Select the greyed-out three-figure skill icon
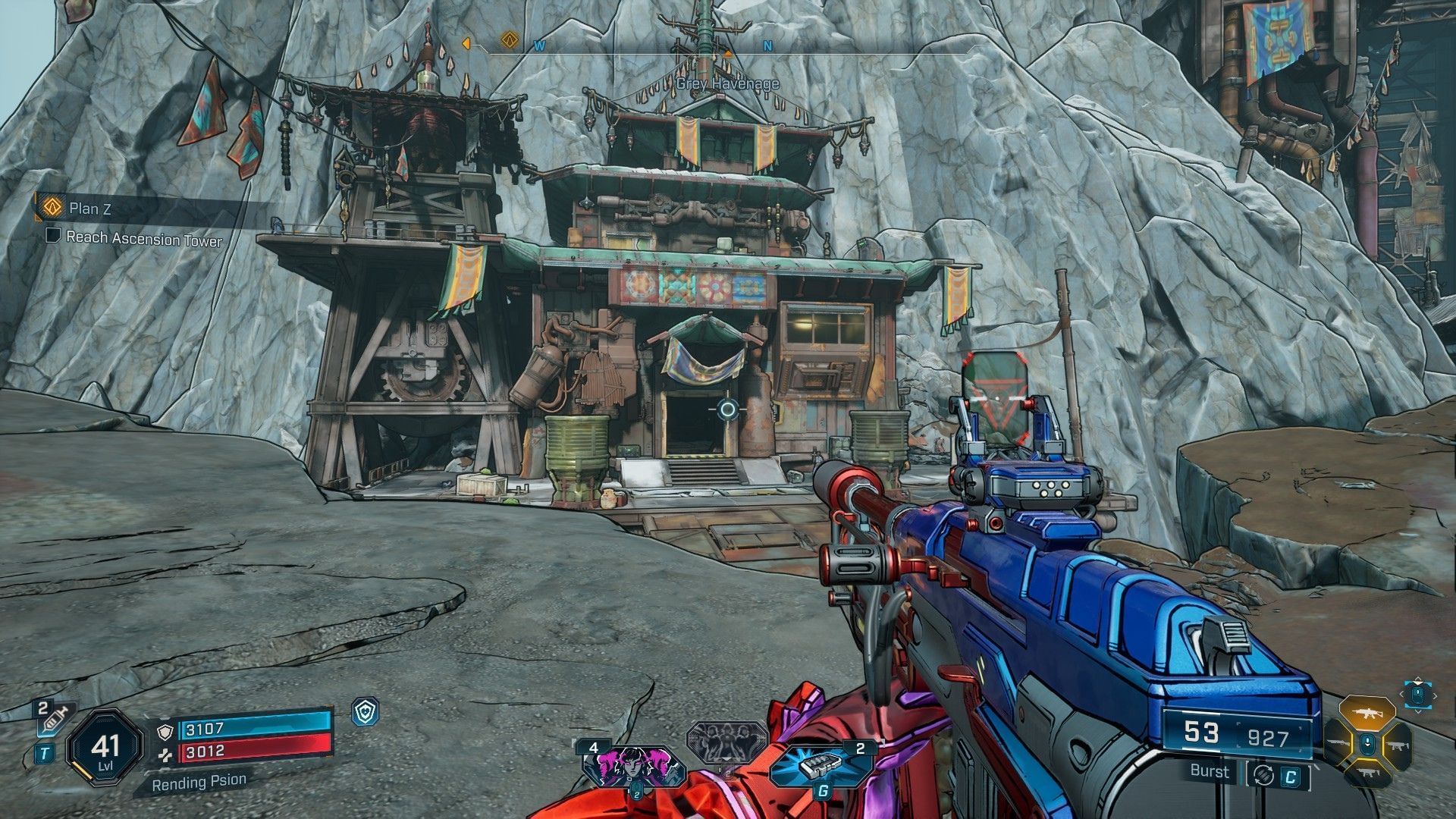Viewport: 1456px width, 819px height. click(726, 741)
